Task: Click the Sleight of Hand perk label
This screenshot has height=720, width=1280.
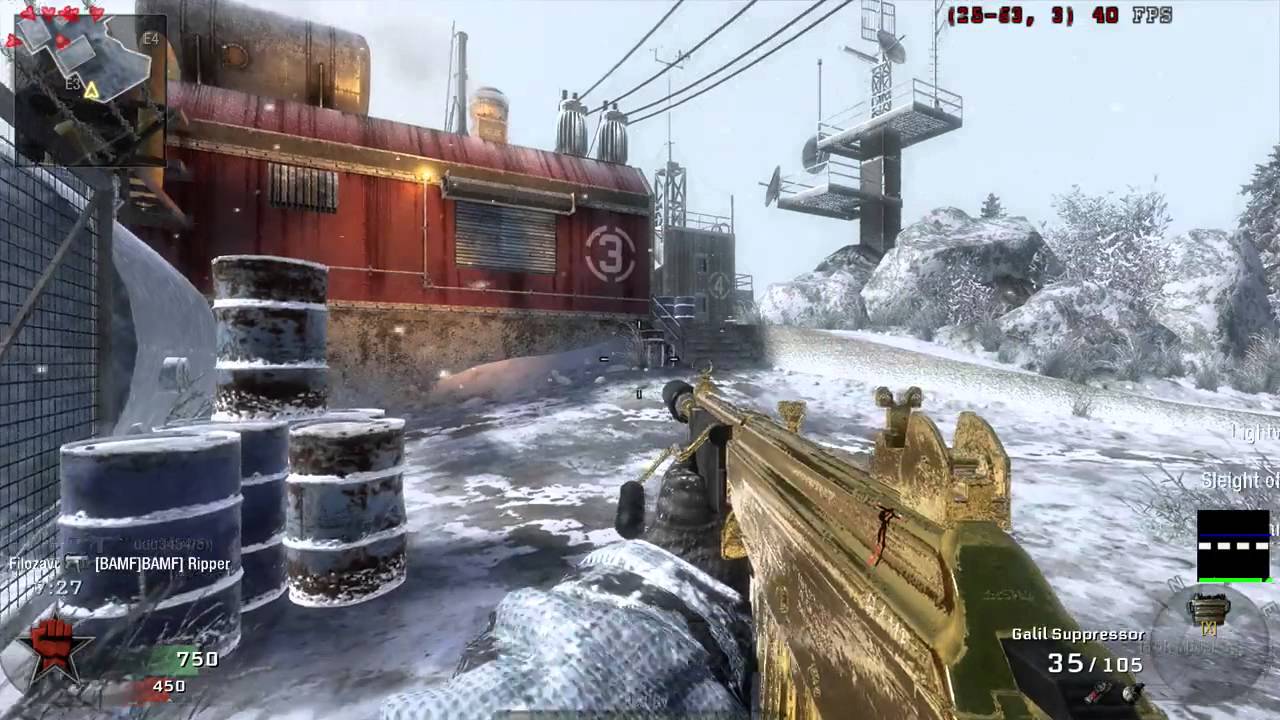Action: pos(1240,481)
